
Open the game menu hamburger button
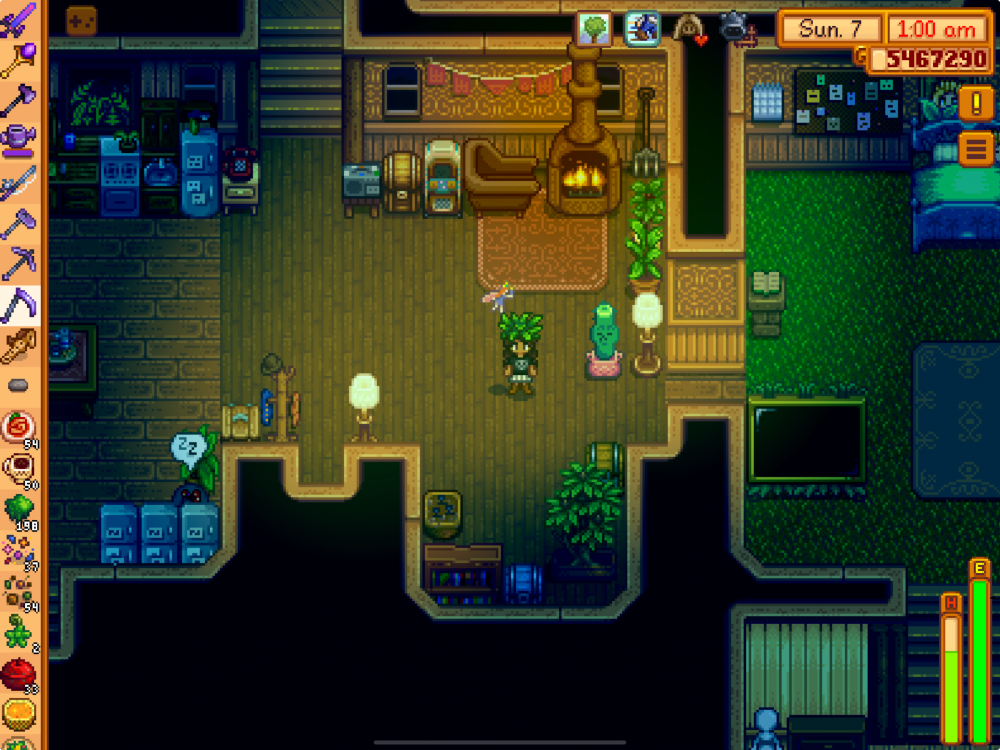point(975,149)
